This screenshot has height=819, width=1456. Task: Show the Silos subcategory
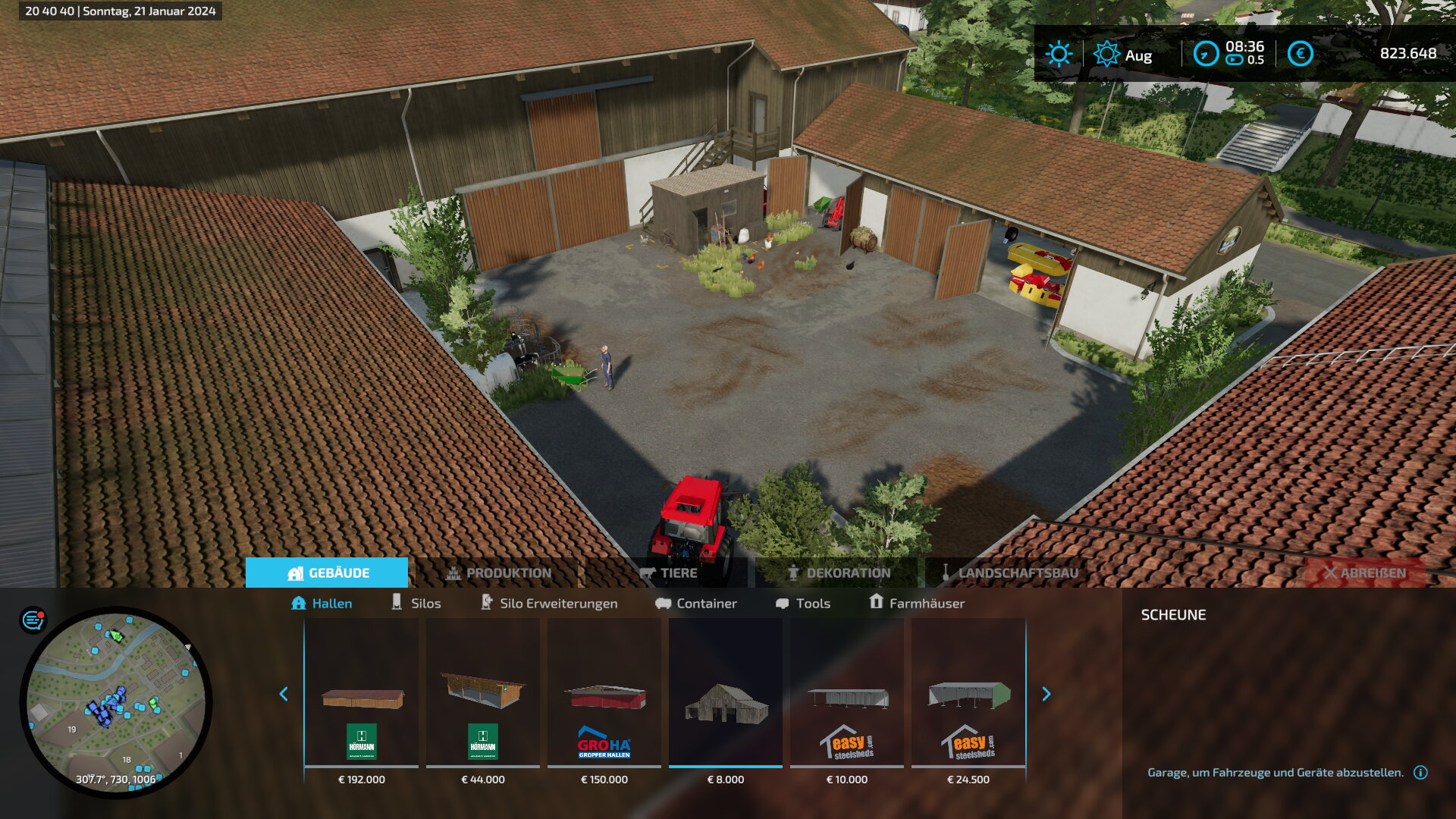(416, 603)
